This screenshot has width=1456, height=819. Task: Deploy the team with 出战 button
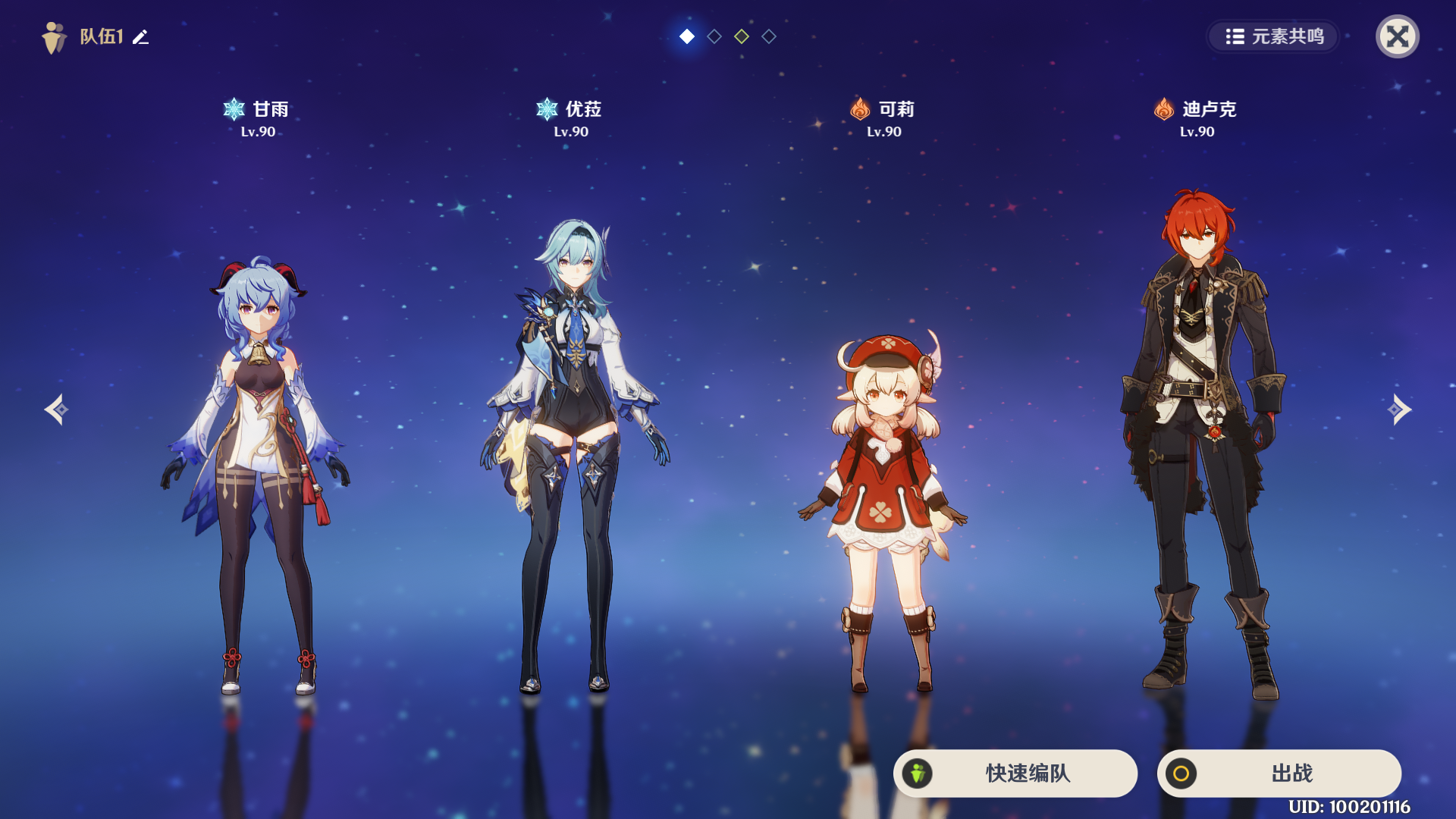[x=1279, y=773]
